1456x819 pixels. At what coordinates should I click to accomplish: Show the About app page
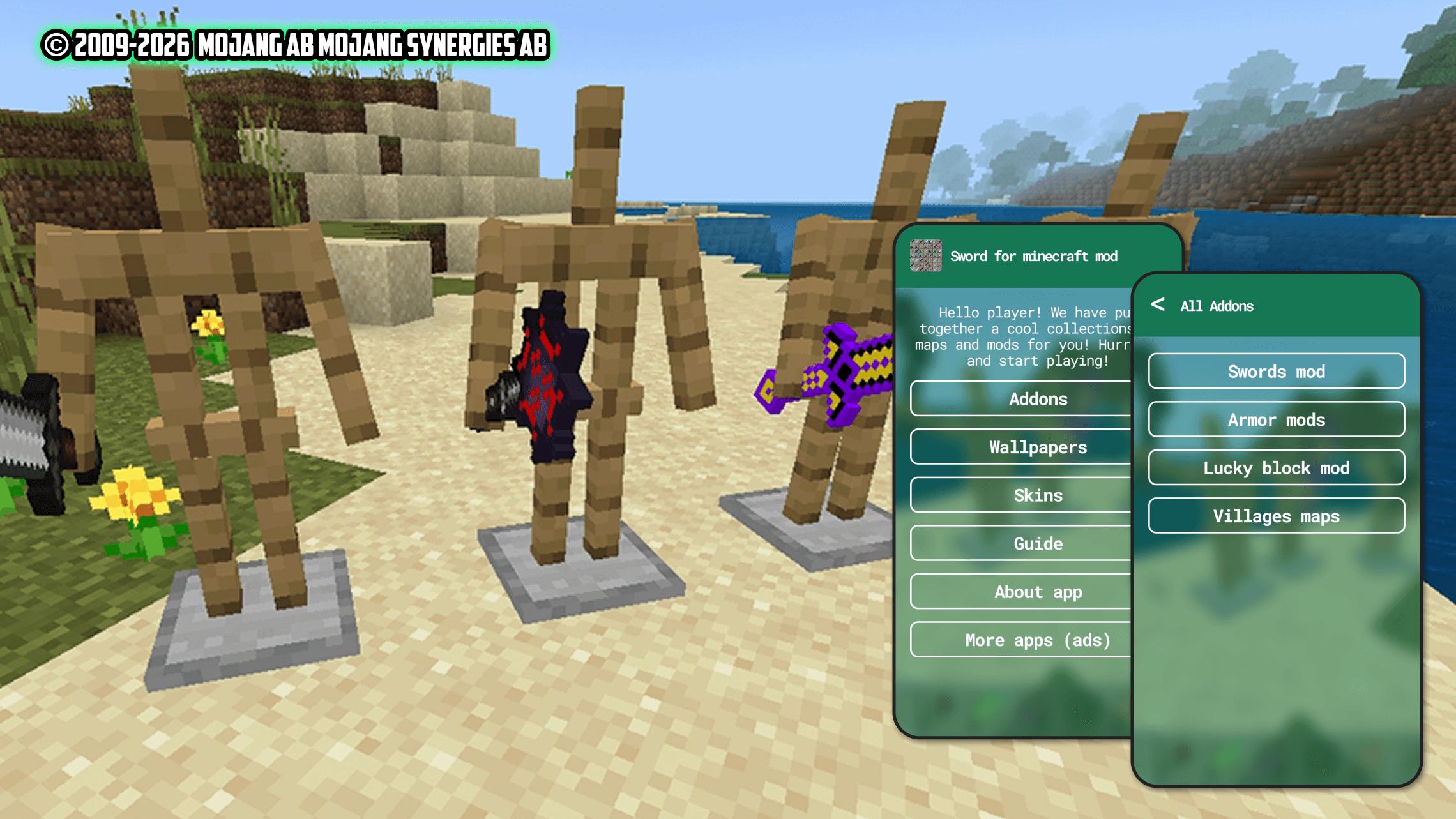(1022, 592)
